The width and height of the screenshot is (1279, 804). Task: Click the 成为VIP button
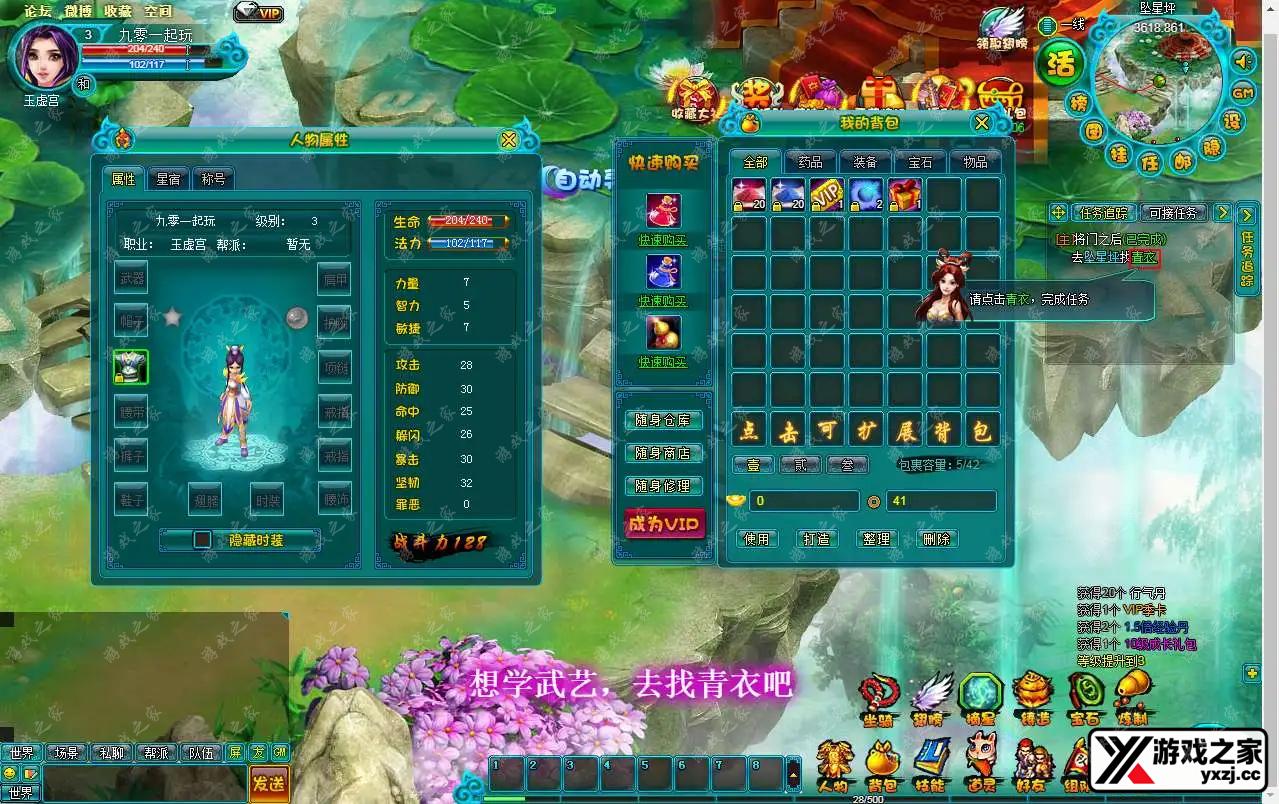[x=663, y=523]
